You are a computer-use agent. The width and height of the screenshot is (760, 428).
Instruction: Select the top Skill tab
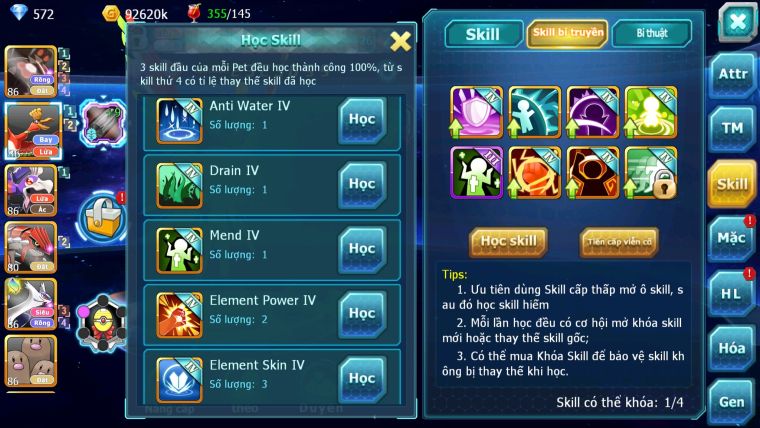click(483, 34)
